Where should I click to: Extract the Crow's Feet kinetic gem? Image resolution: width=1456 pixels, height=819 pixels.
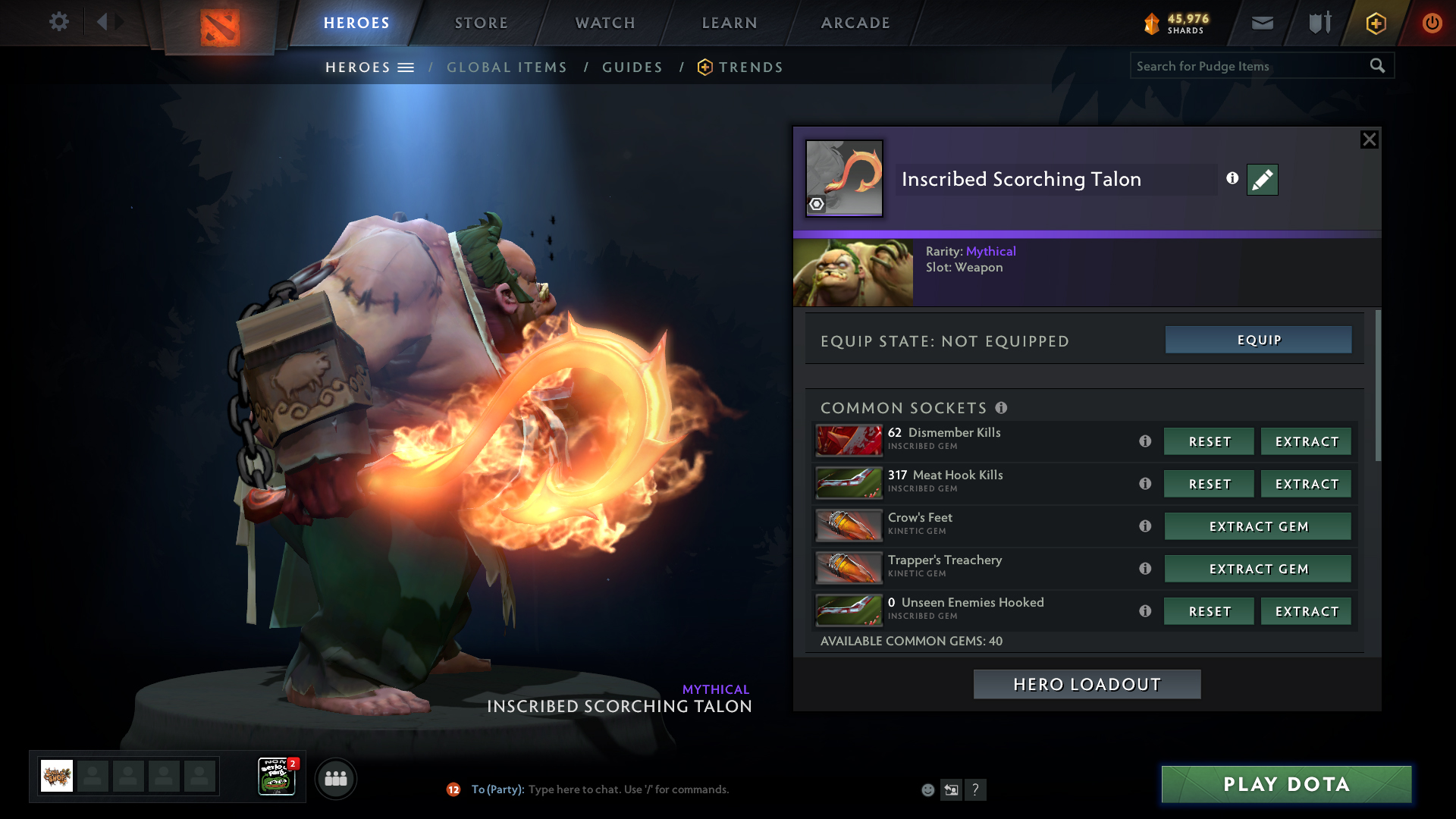pos(1257,527)
